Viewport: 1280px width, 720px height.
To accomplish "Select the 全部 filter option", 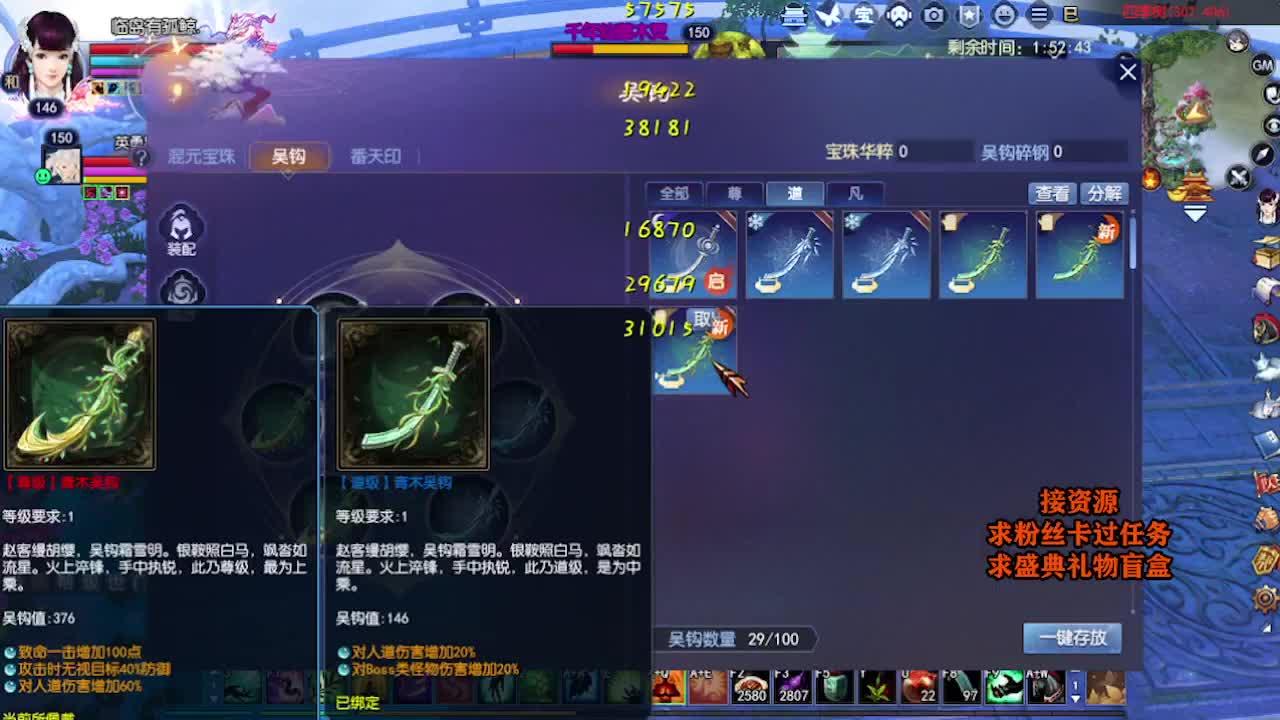I will (673, 194).
